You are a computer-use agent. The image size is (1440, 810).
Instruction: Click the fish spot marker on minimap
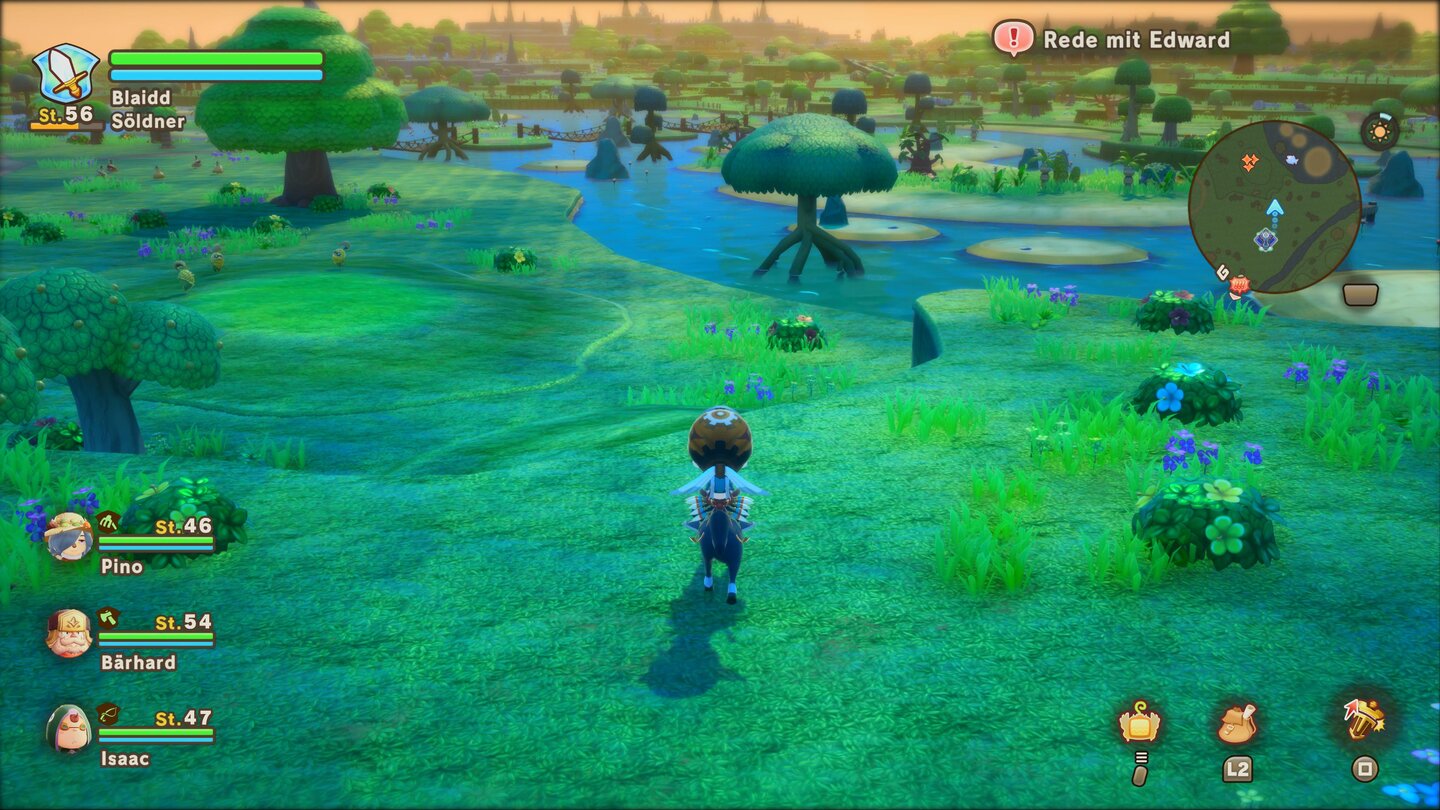point(1292,160)
